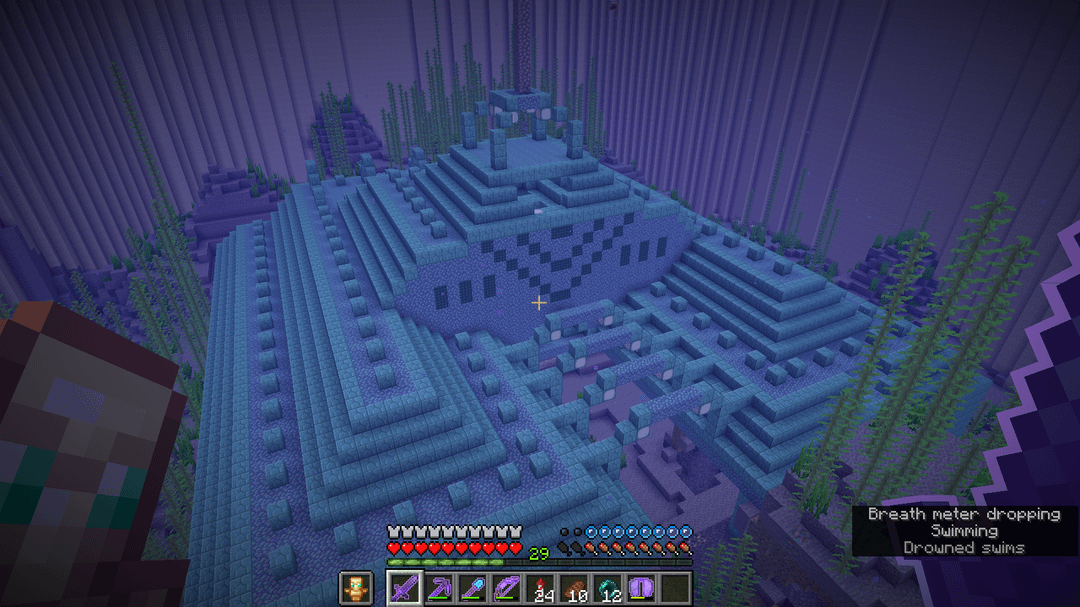This screenshot has width=1080, height=607.
Task: Select the enchanted elytra slot
Action: point(643,587)
